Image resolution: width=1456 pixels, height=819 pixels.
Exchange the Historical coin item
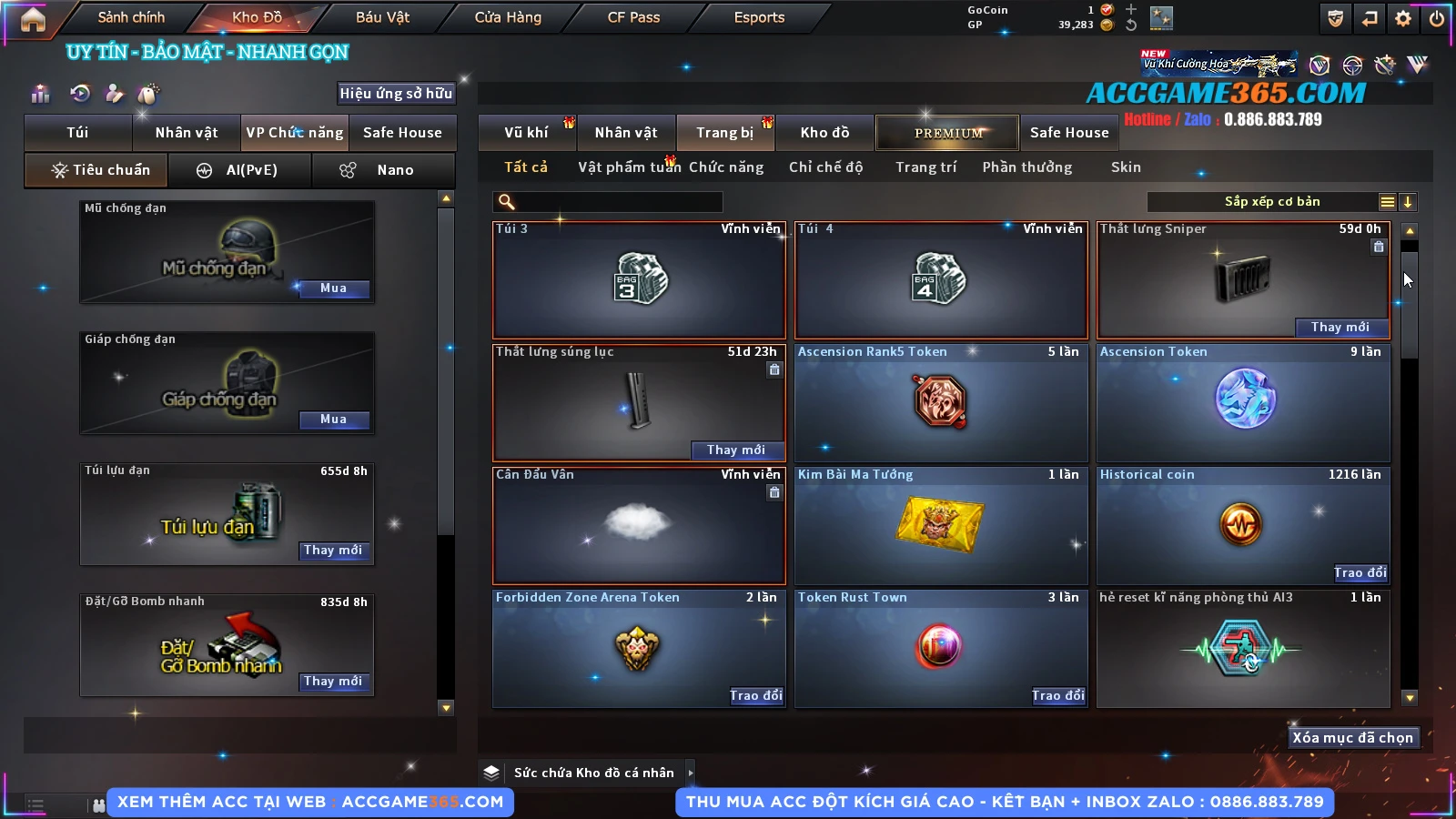1360,573
